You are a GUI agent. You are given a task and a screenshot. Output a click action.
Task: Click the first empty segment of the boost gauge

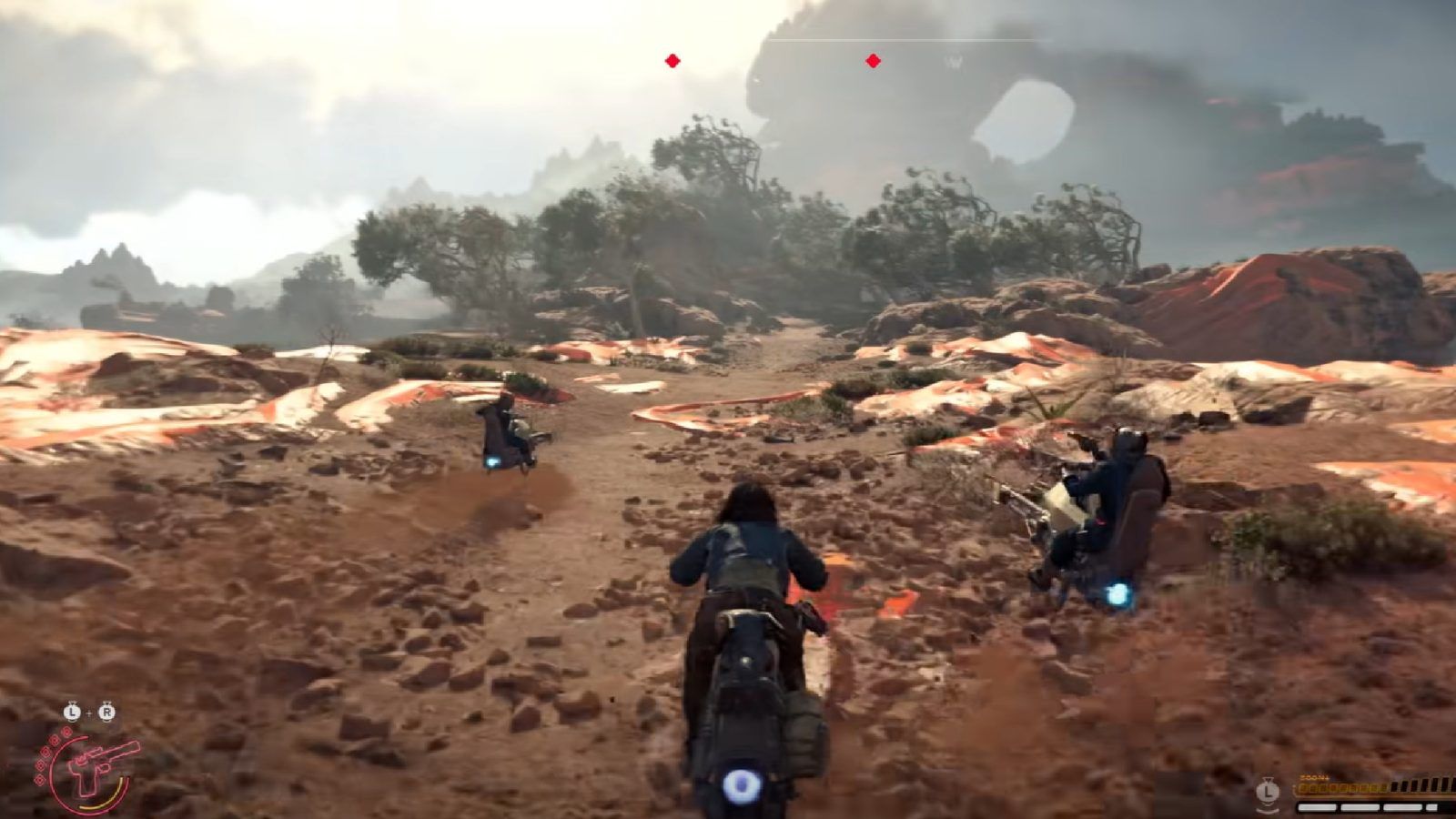[x=1395, y=785]
